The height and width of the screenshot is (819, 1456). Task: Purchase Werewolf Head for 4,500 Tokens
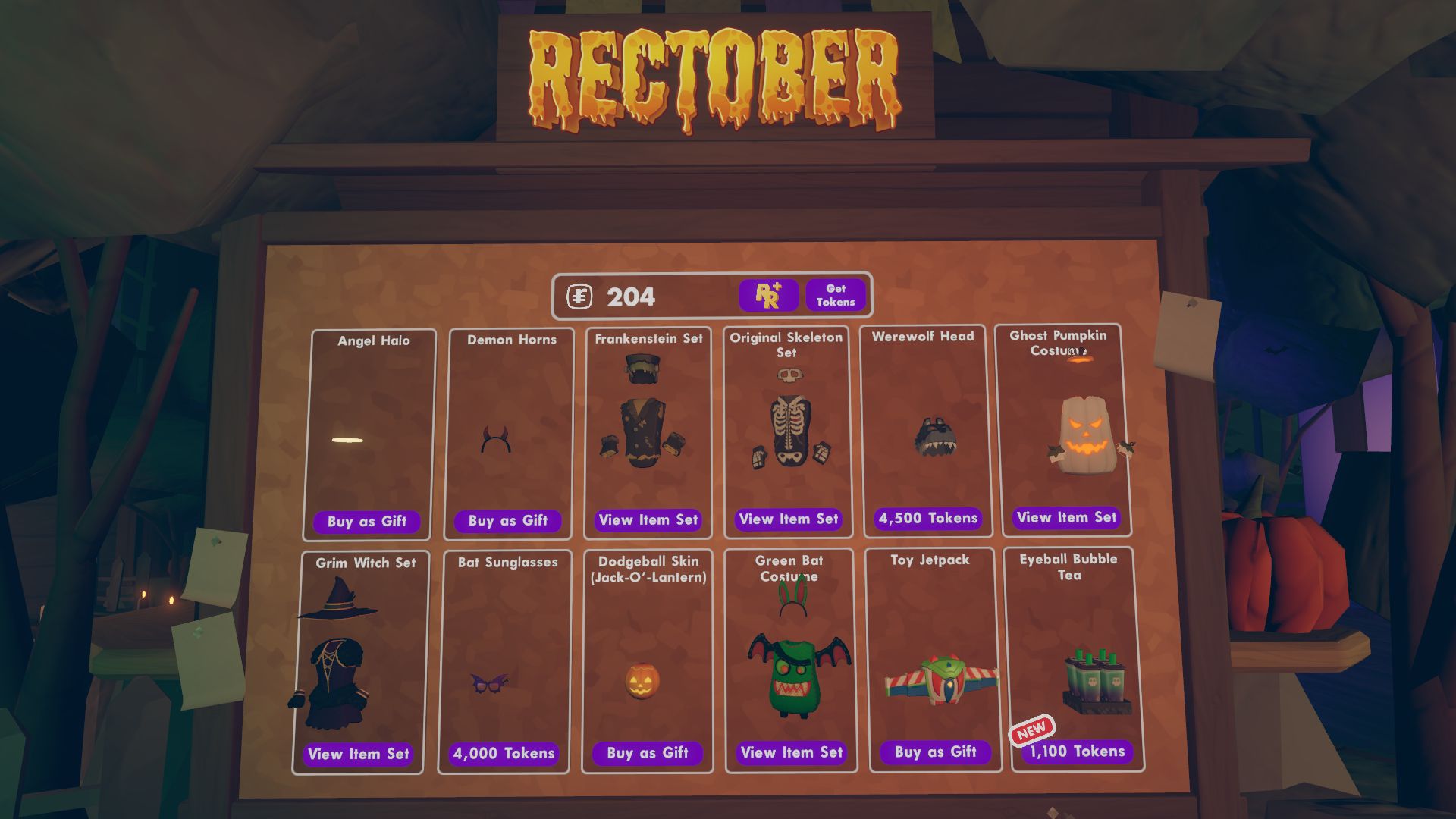(927, 519)
